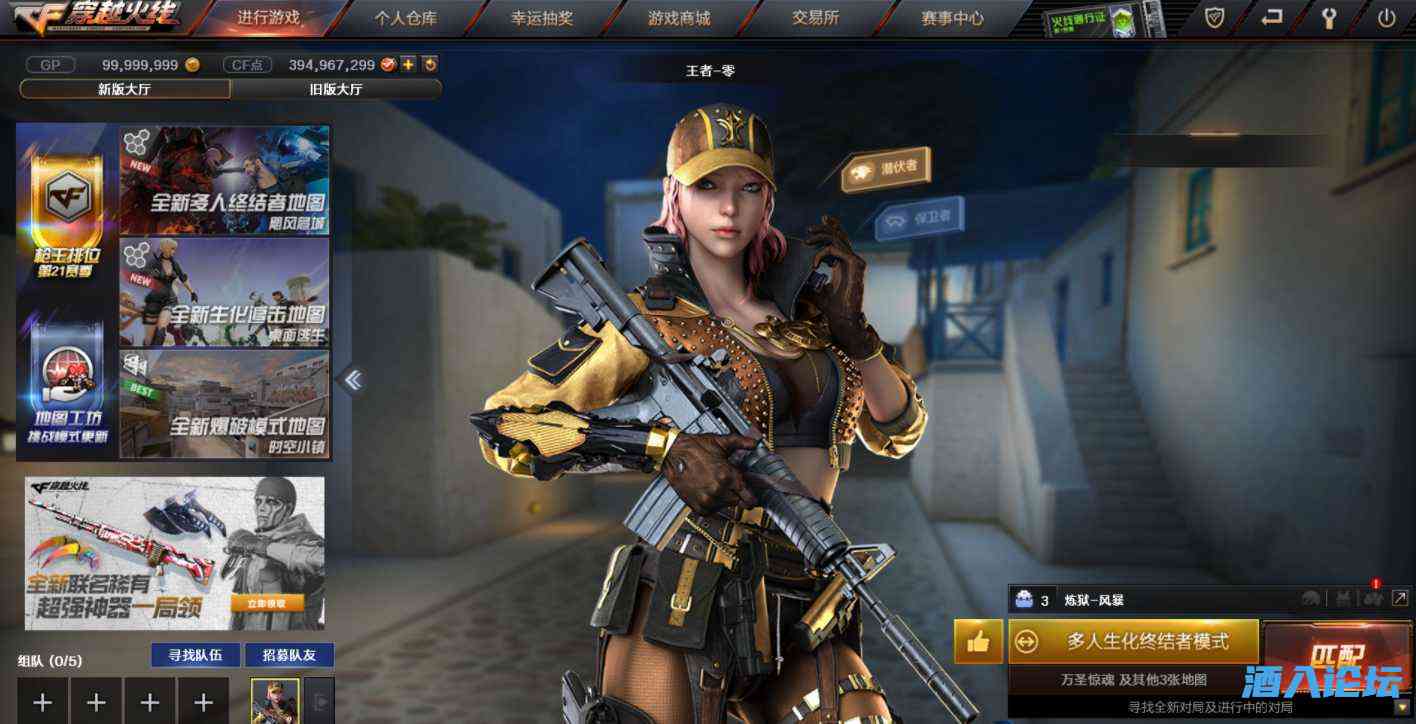
Task: Open the 枪王排位 ranked mode banner
Action: click(67, 216)
